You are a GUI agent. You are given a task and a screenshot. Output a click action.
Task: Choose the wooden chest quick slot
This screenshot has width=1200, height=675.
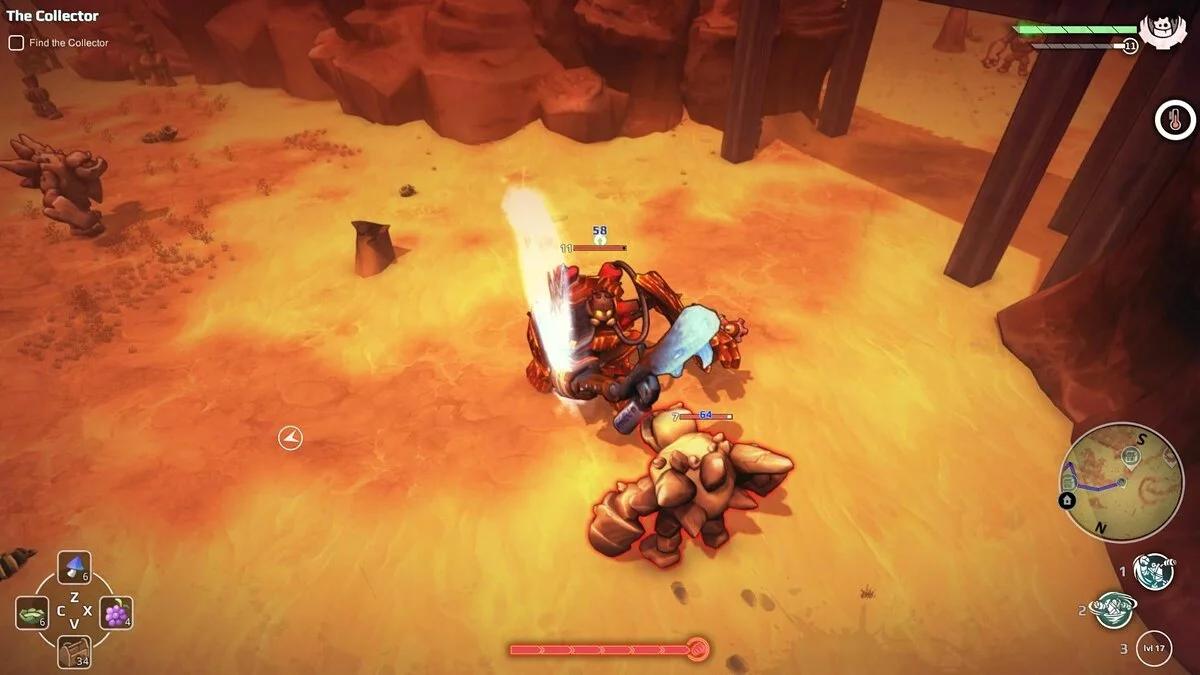point(74,651)
